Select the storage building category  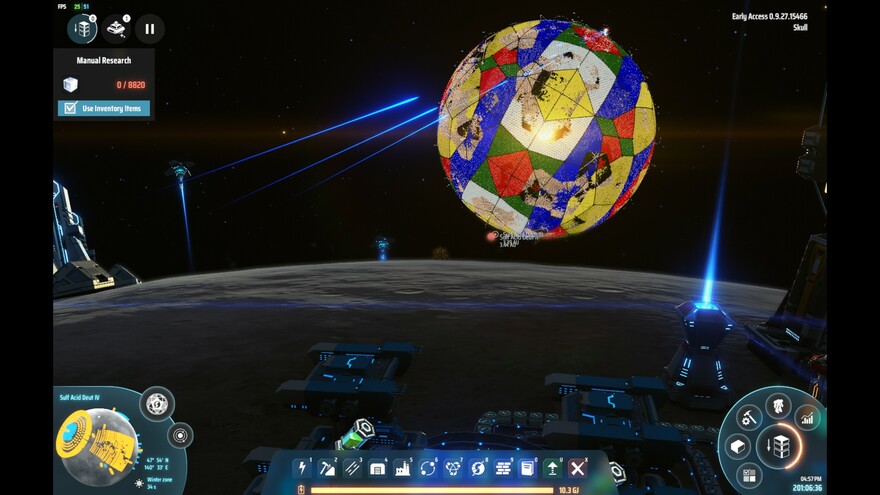click(x=378, y=468)
